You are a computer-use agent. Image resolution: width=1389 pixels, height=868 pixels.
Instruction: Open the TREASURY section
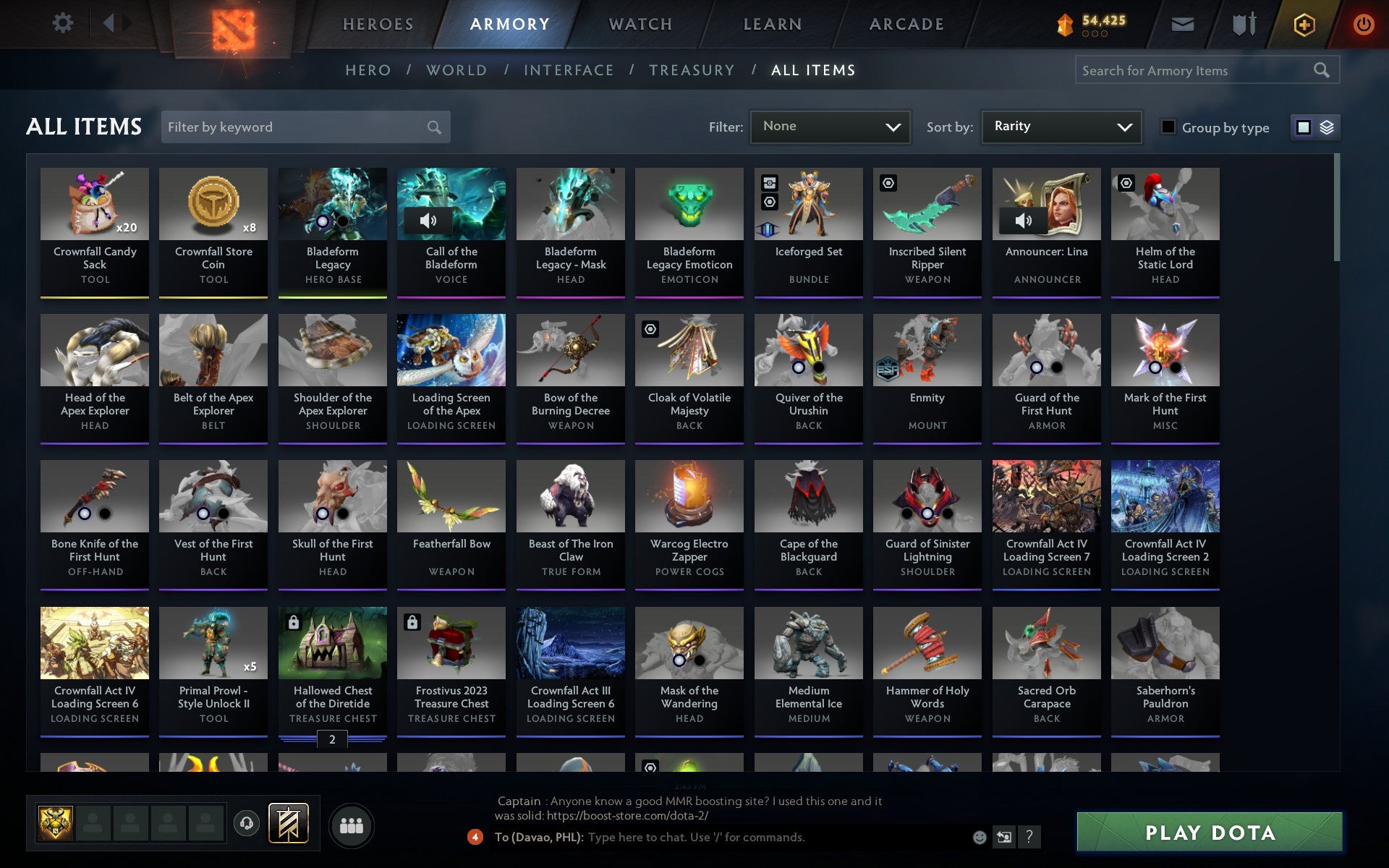692,70
